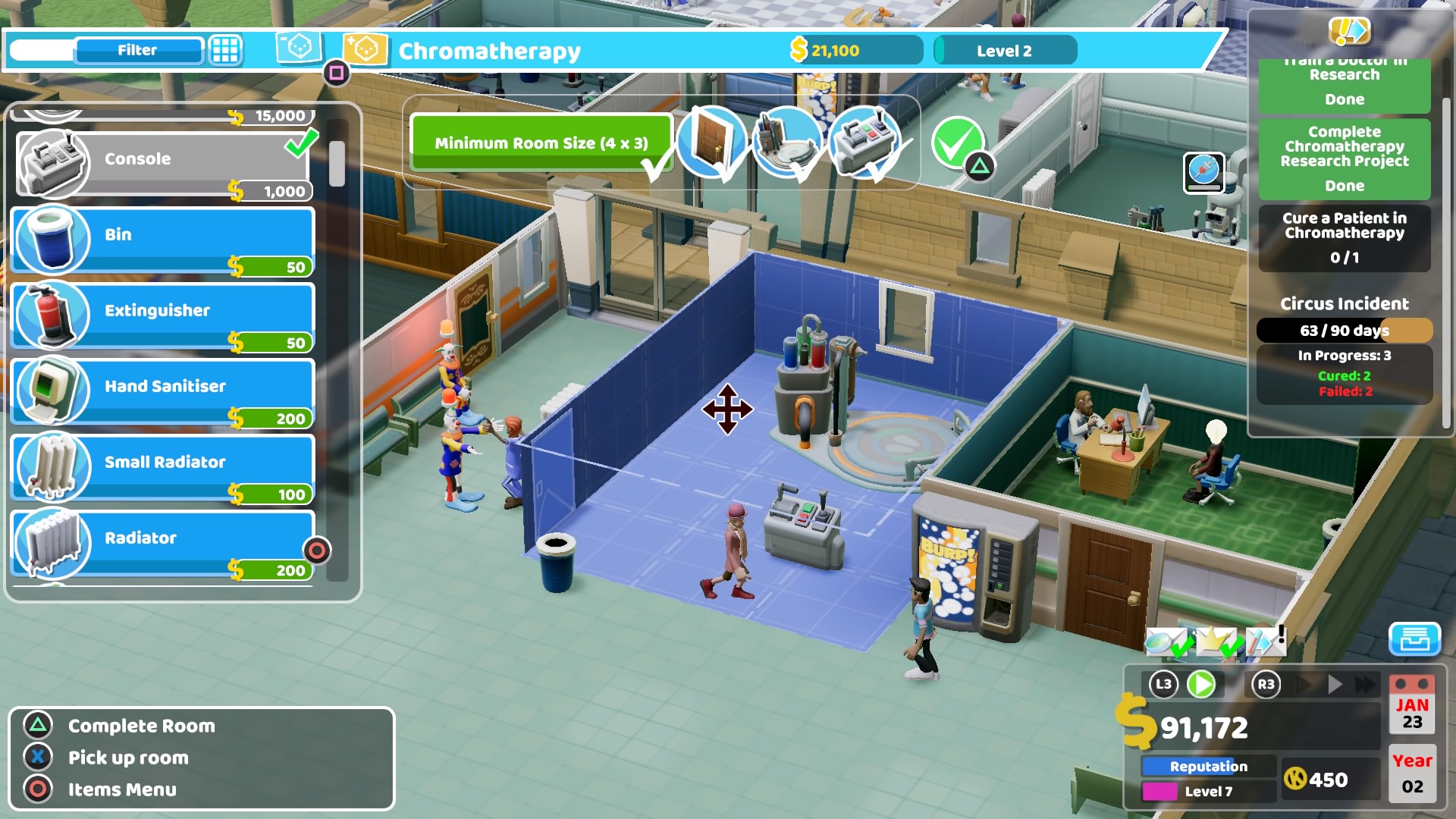Click the Chromatherapy Chamber requirement icon

pyautogui.click(x=787, y=143)
